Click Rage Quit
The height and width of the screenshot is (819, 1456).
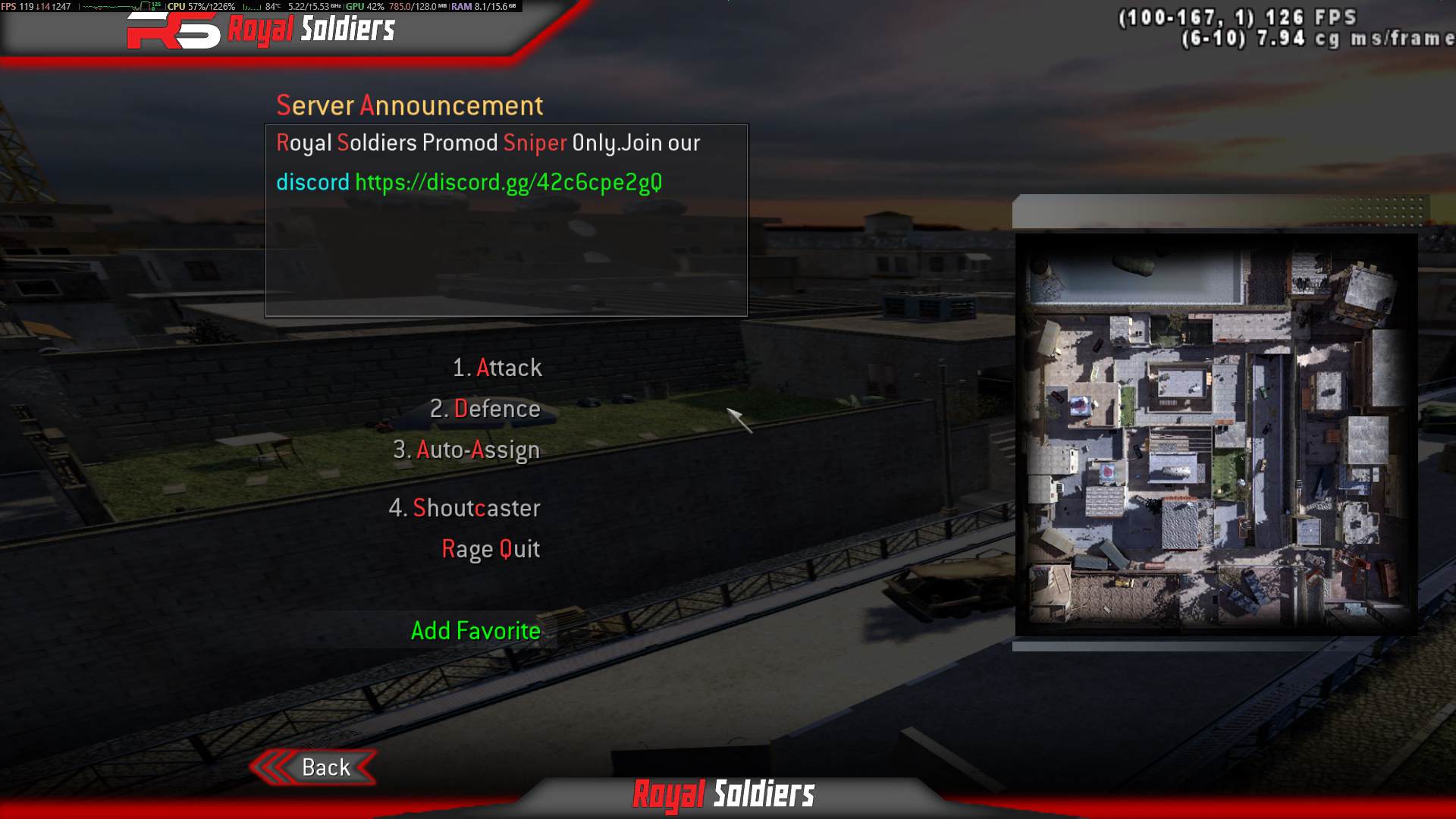tap(491, 549)
